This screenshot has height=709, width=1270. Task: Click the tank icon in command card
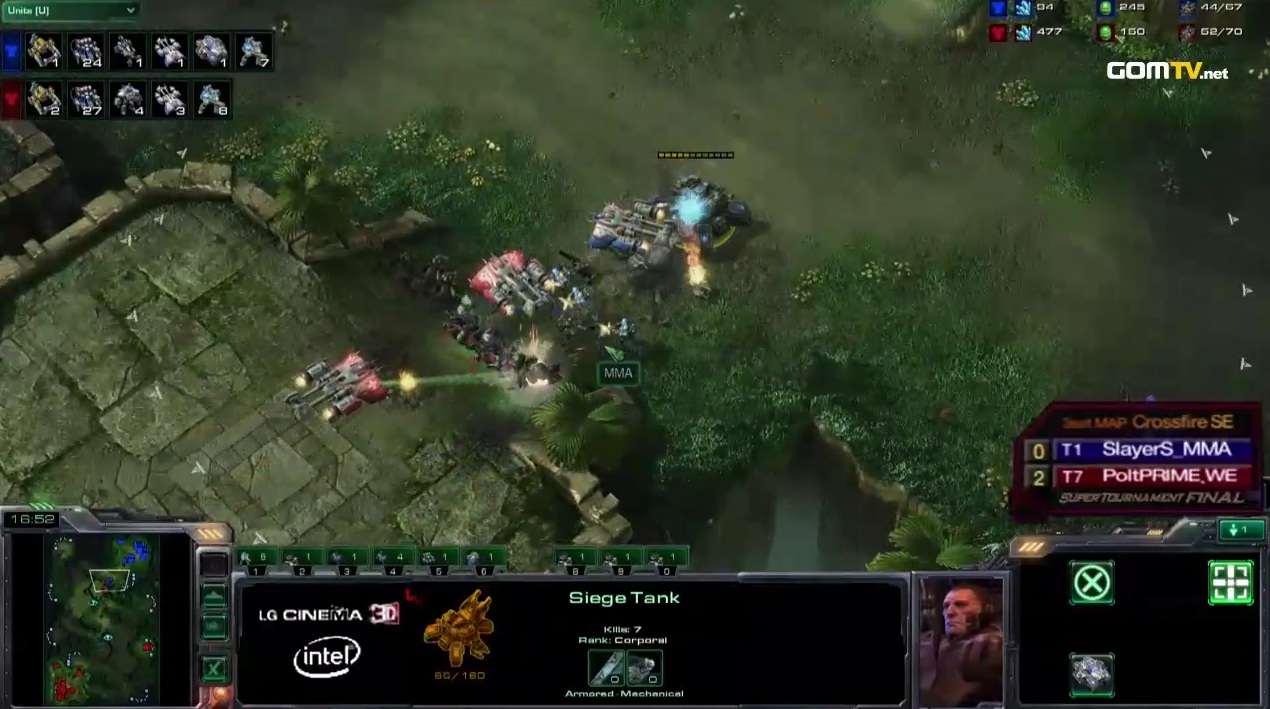(1092, 673)
